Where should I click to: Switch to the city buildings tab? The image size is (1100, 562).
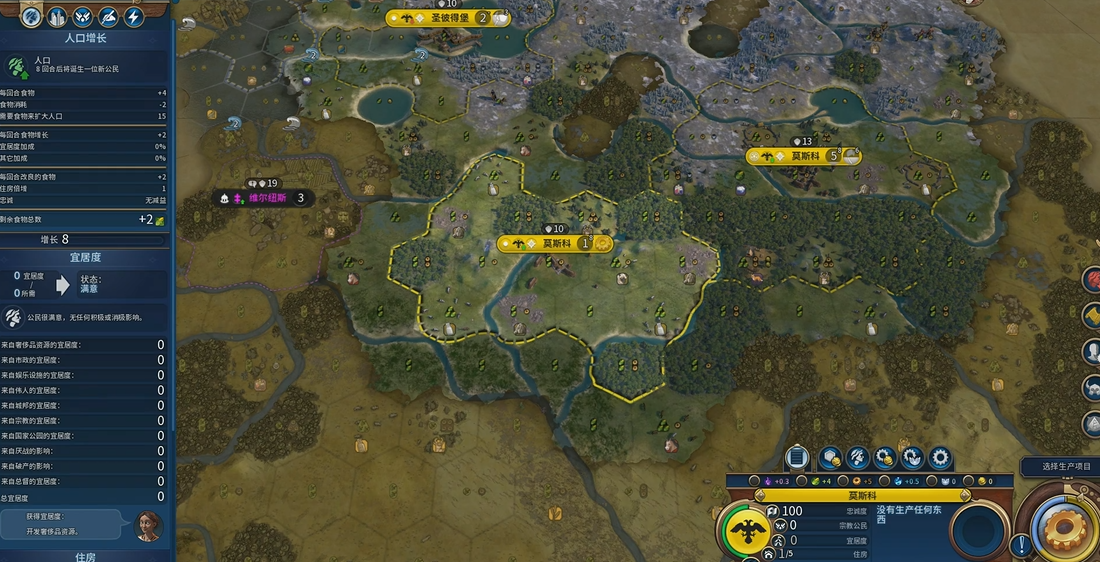pyautogui.click(x=57, y=17)
